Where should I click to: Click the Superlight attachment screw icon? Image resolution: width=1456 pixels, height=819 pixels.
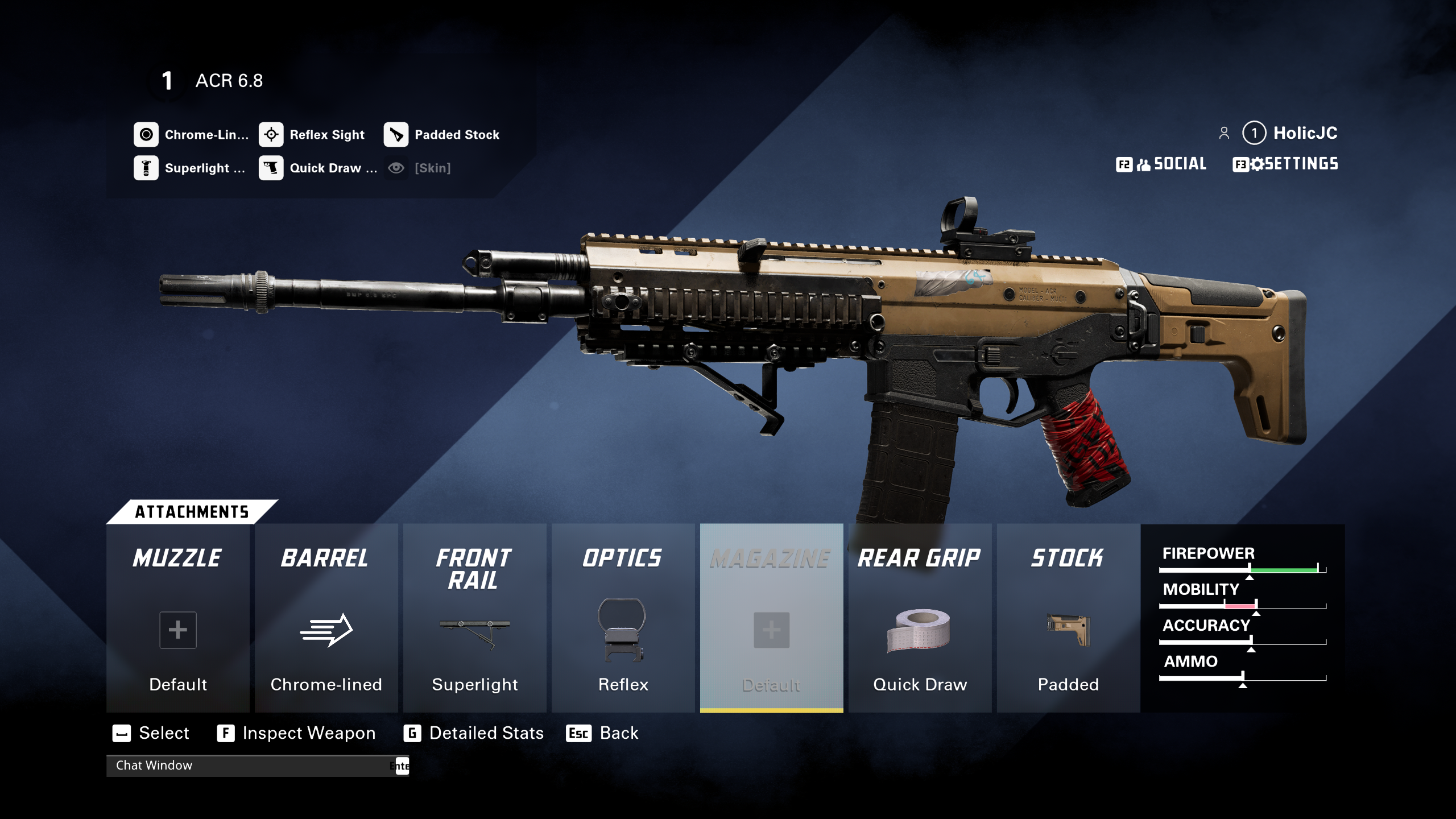tap(146, 168)
